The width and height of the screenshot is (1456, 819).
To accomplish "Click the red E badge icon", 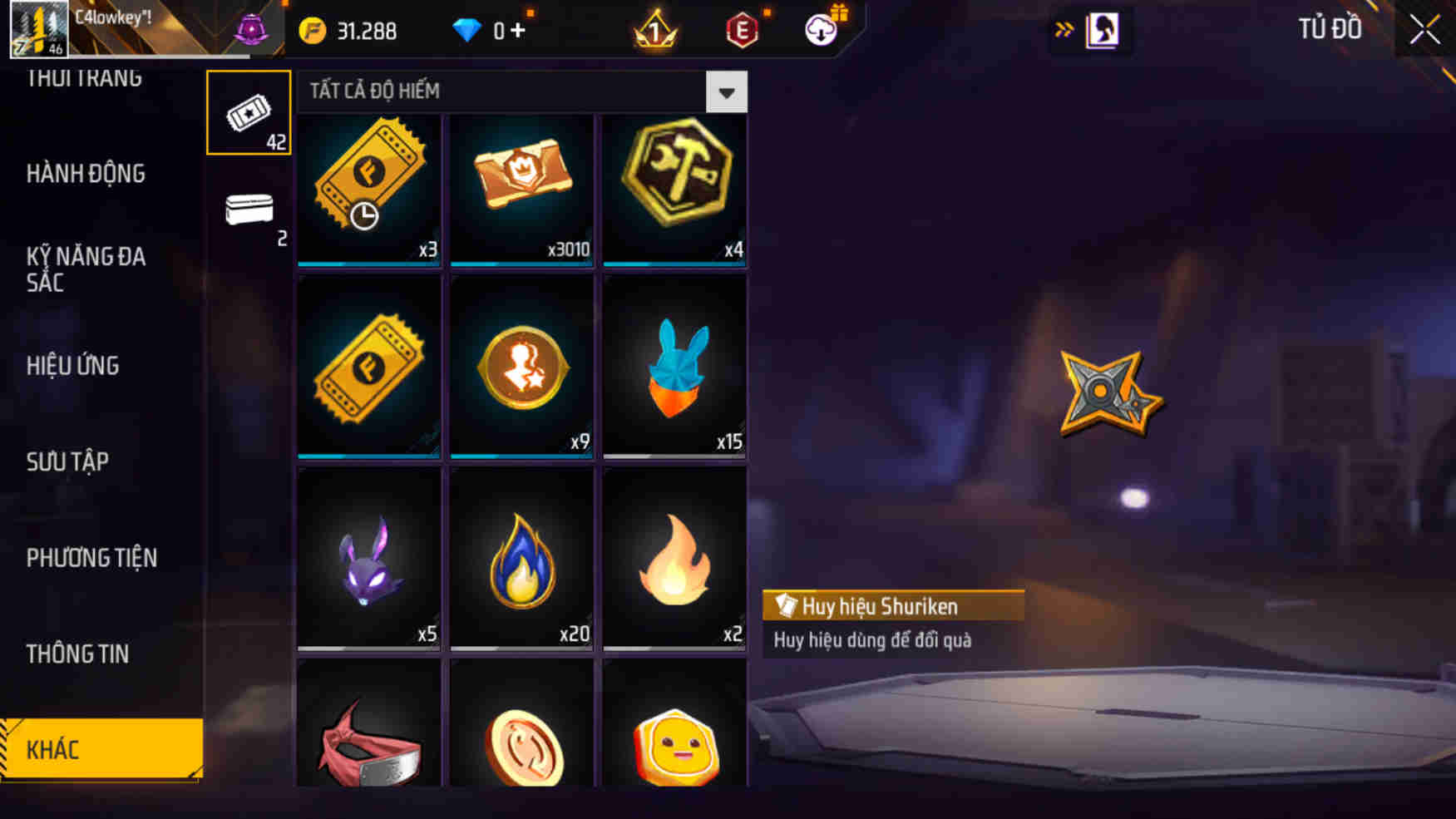I will point(743,30).
